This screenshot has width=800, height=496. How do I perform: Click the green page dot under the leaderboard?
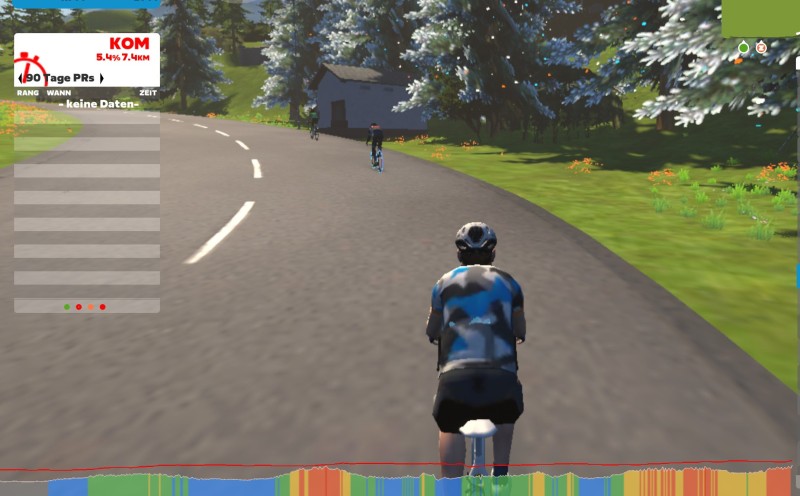click(x=66, y=307)
